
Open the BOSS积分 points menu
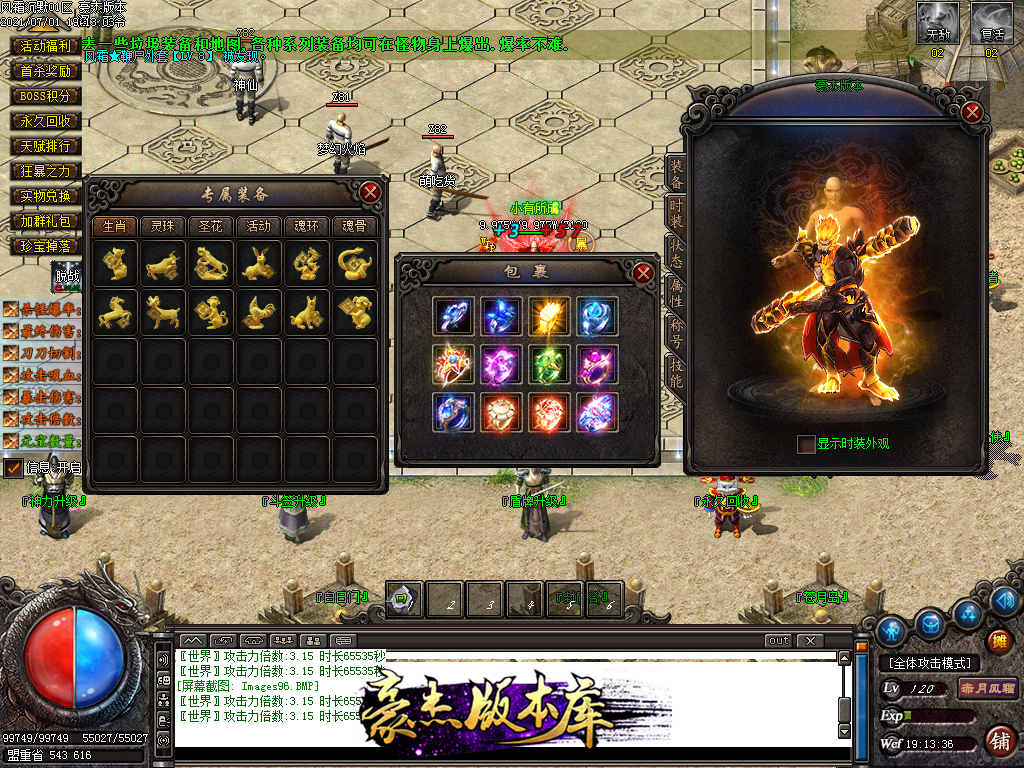[x=46, y=96]
